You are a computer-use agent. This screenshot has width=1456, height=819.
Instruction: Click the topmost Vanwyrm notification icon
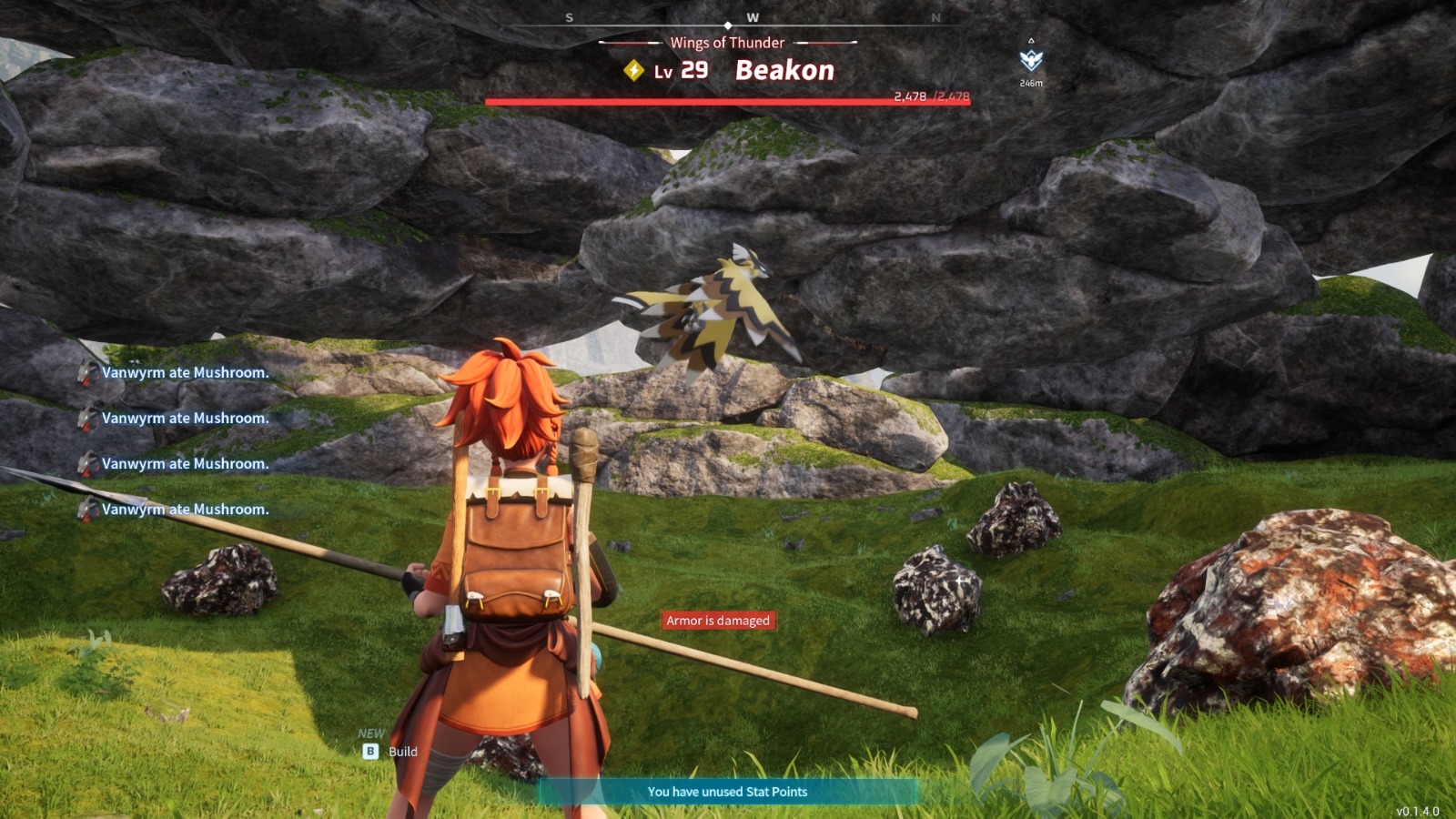tap(88, 372)
